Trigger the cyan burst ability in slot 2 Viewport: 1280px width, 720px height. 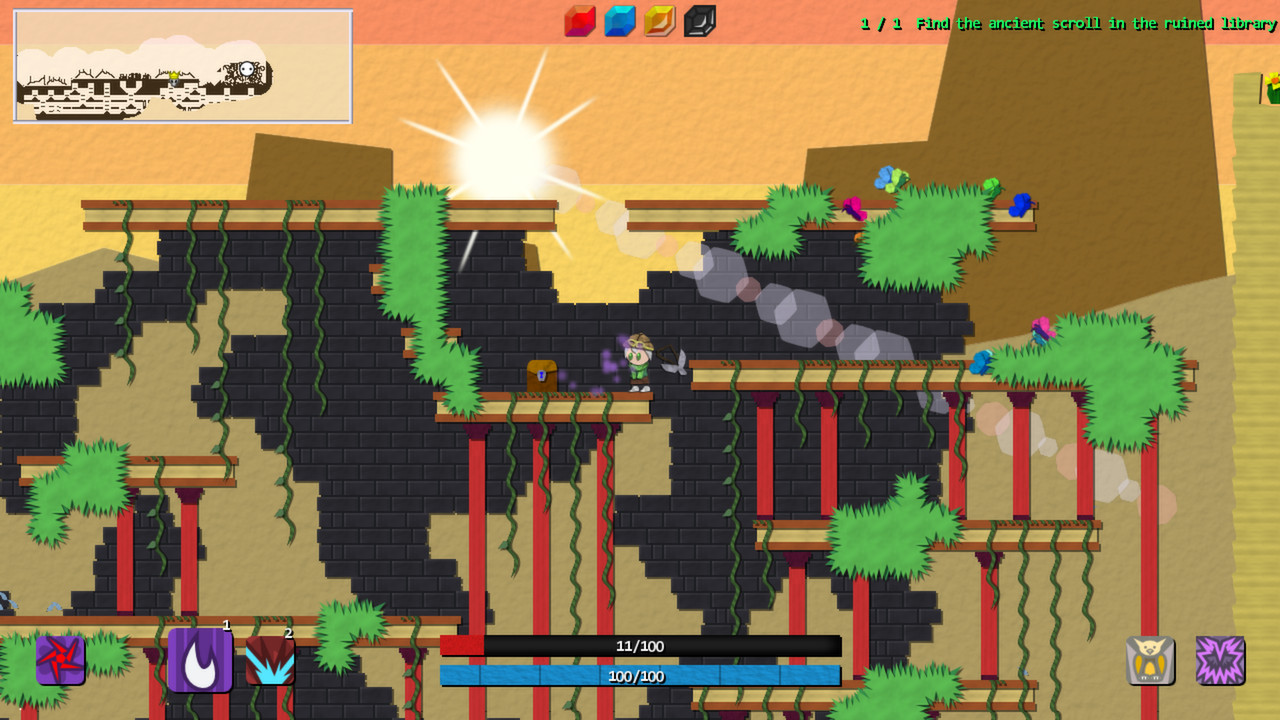270,660
